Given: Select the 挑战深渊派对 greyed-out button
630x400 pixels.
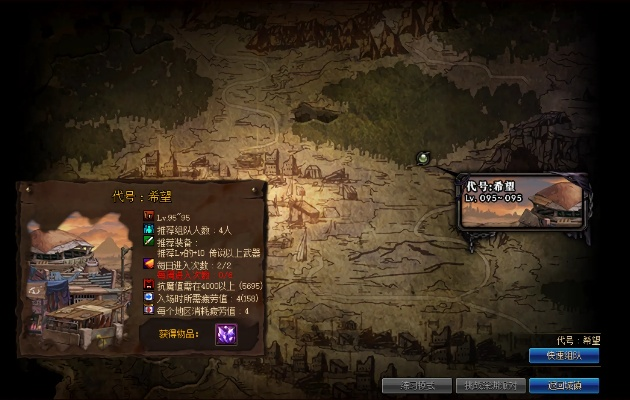Looking at the screenshot, I should pos(487,384).
